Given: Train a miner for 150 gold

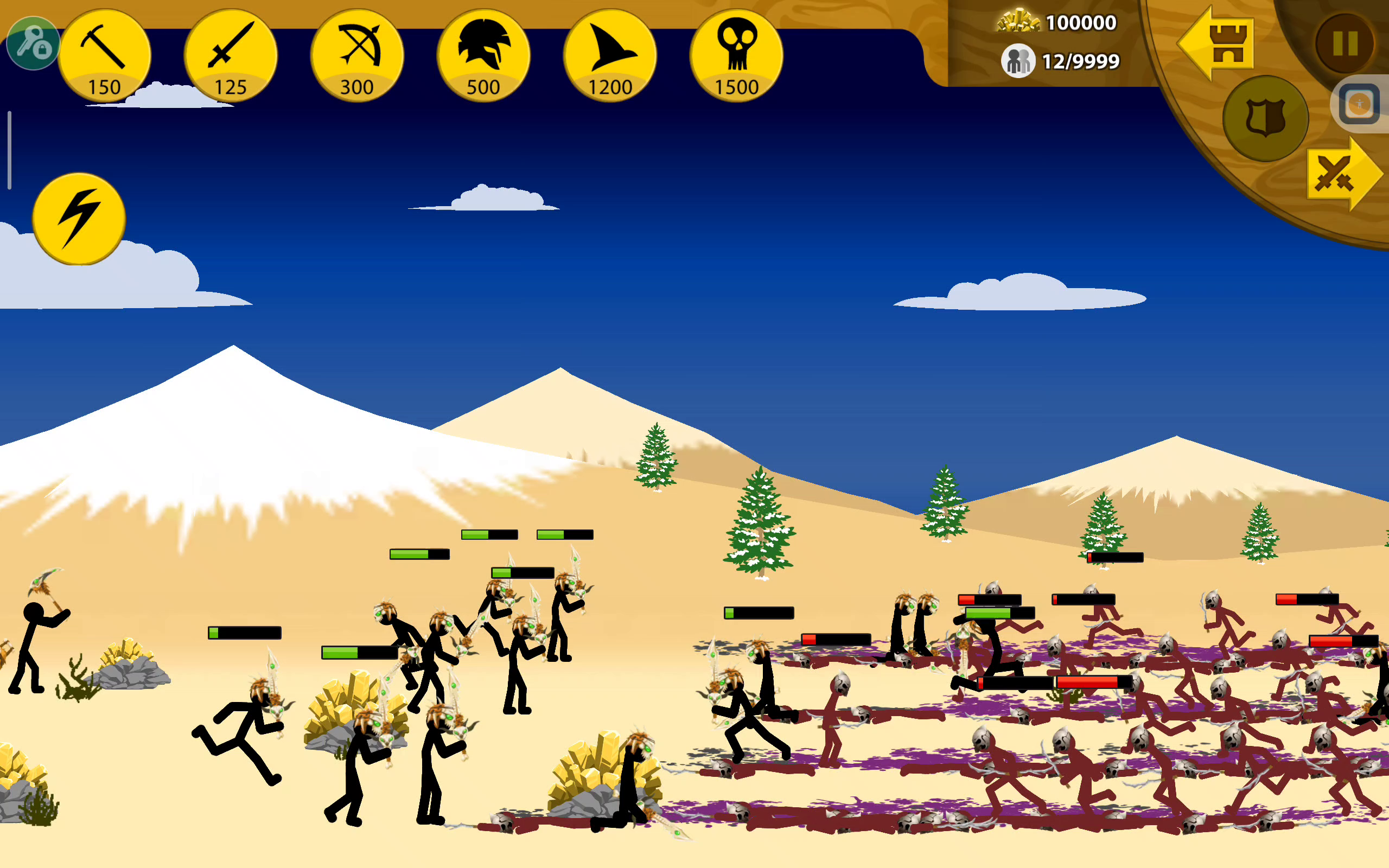Looking at the screenshot, I should point(105,56).
